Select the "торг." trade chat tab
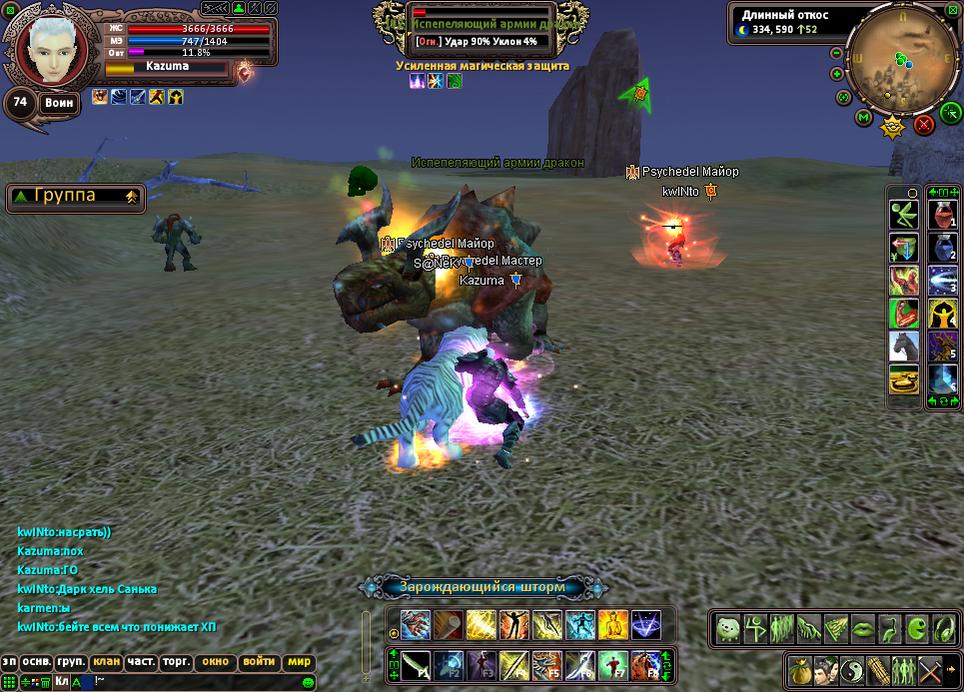The width and height of the screenshot is (964, 692). (x=177, y=662)
